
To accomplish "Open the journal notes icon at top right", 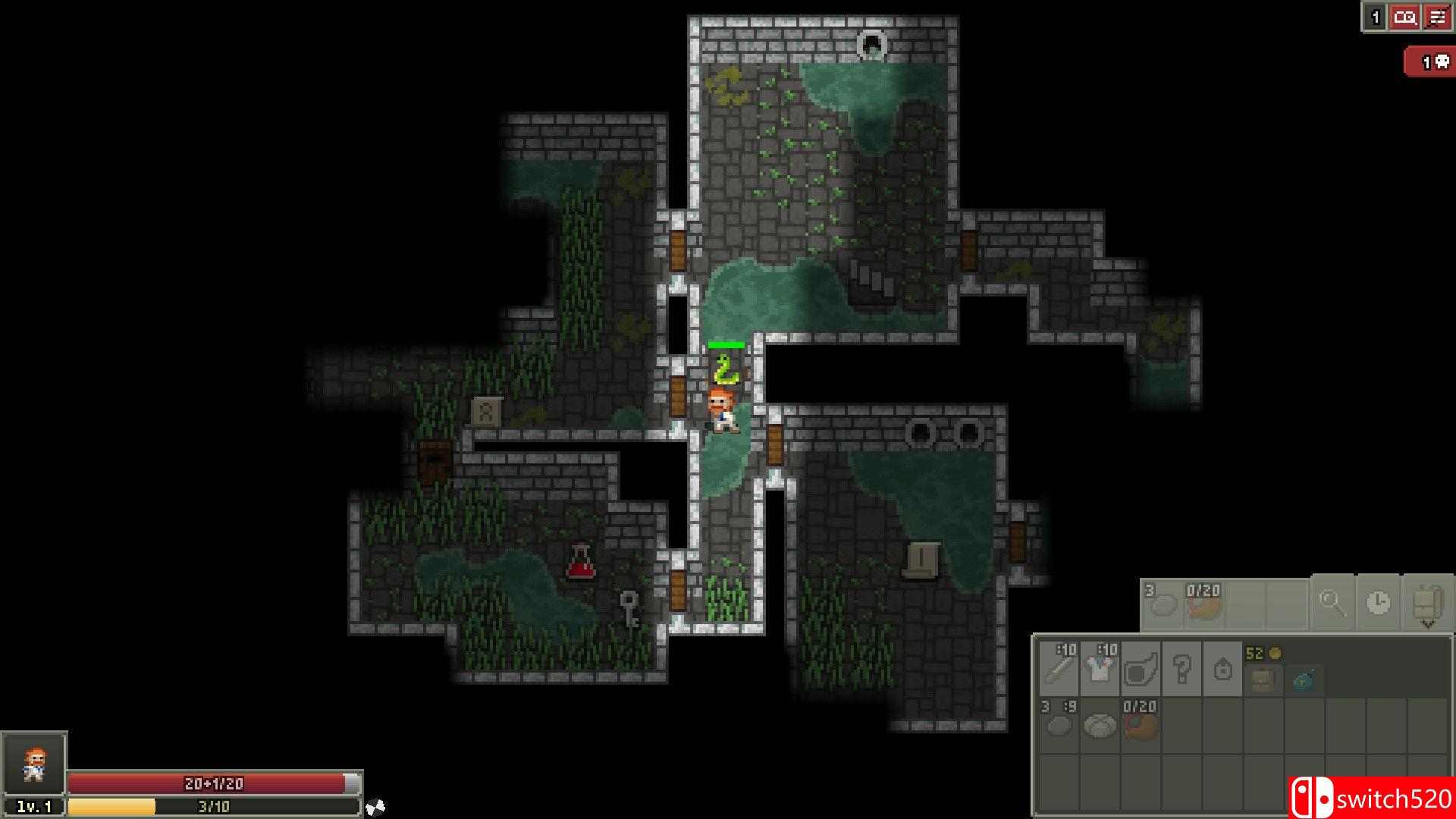I will click(x=1405, y=17).
